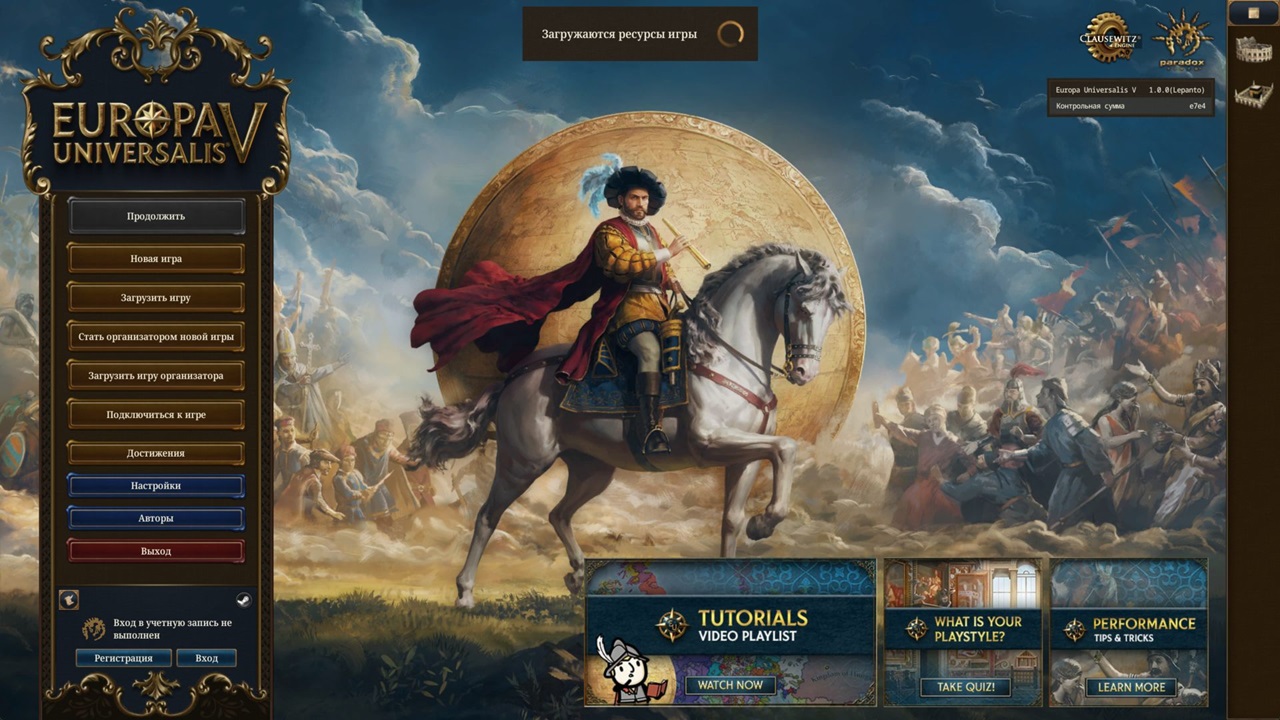Select the Kaaba monument icon on the right edge

pos(1253,92)
